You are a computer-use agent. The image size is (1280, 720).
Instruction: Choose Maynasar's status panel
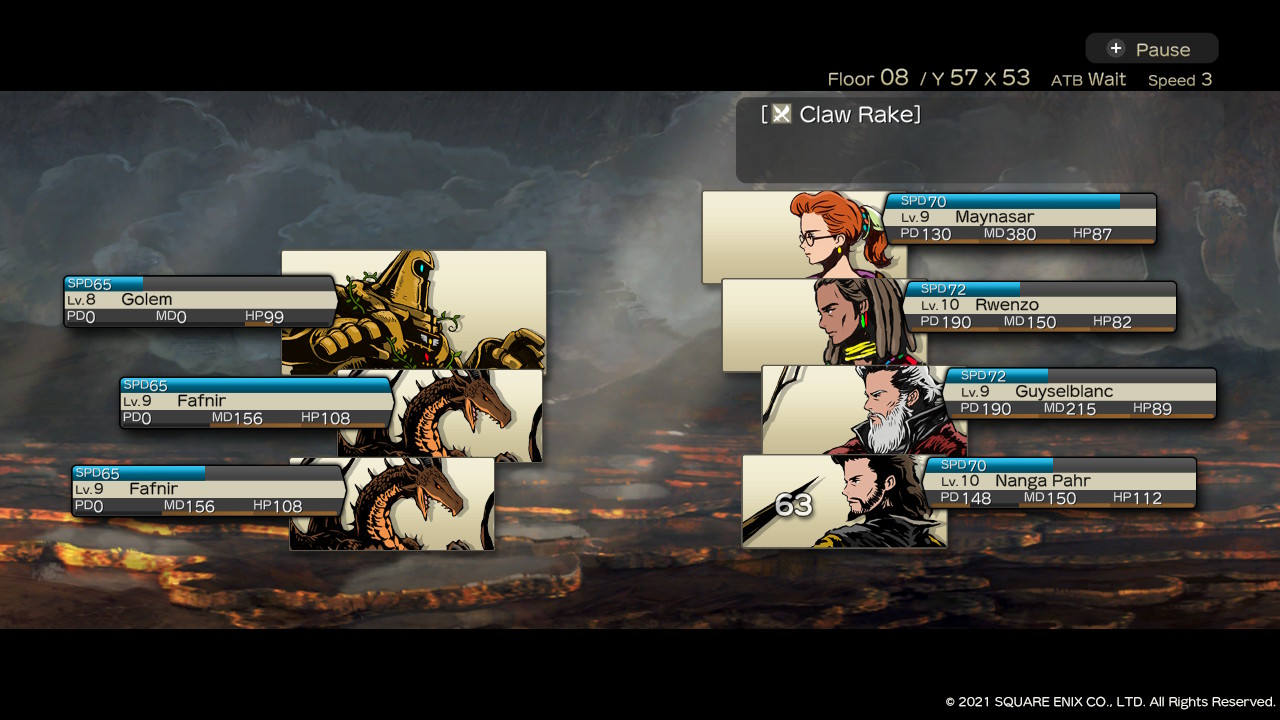pyautogui.click(x=1020, y=218)
